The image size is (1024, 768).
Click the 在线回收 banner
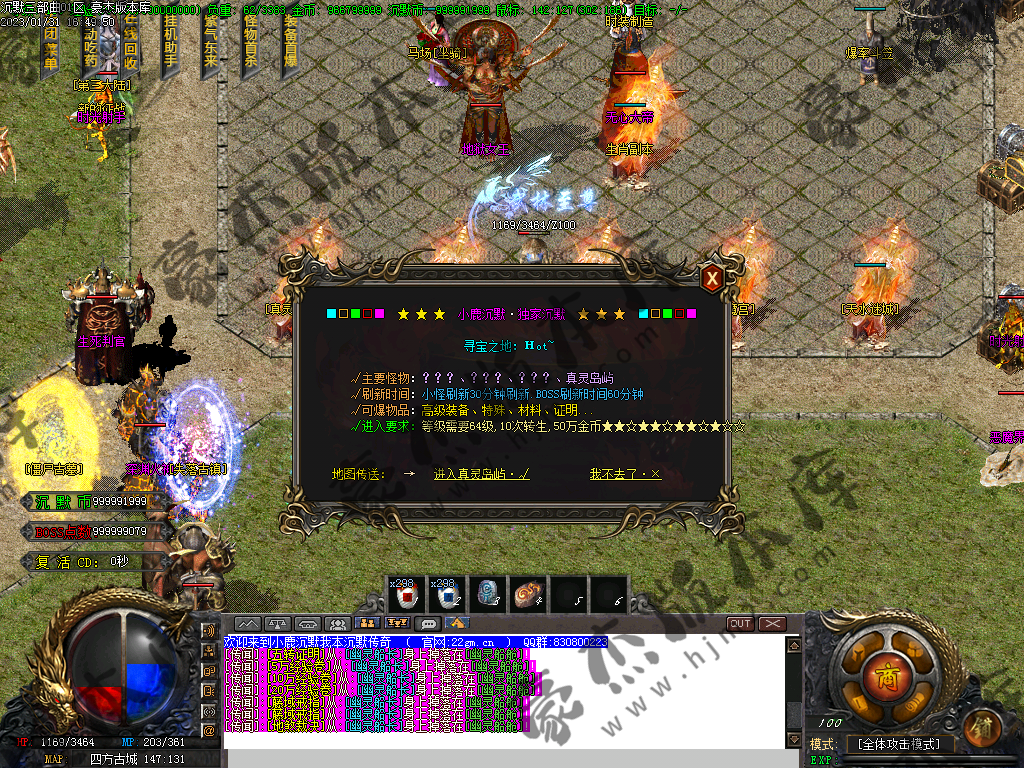[x=131, y=45]
